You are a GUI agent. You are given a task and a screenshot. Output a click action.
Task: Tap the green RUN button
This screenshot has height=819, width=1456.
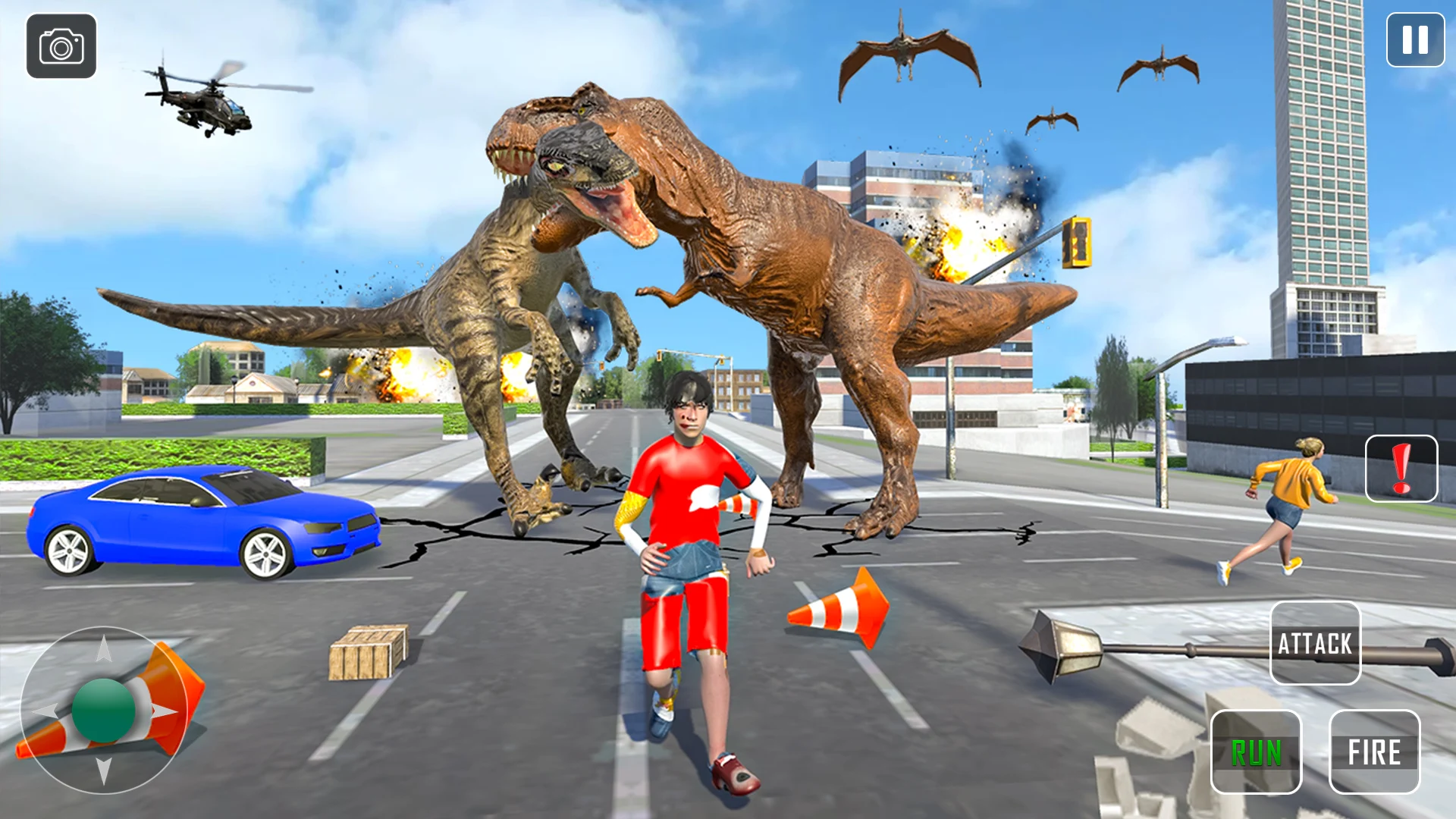[x=1256, y=752]
